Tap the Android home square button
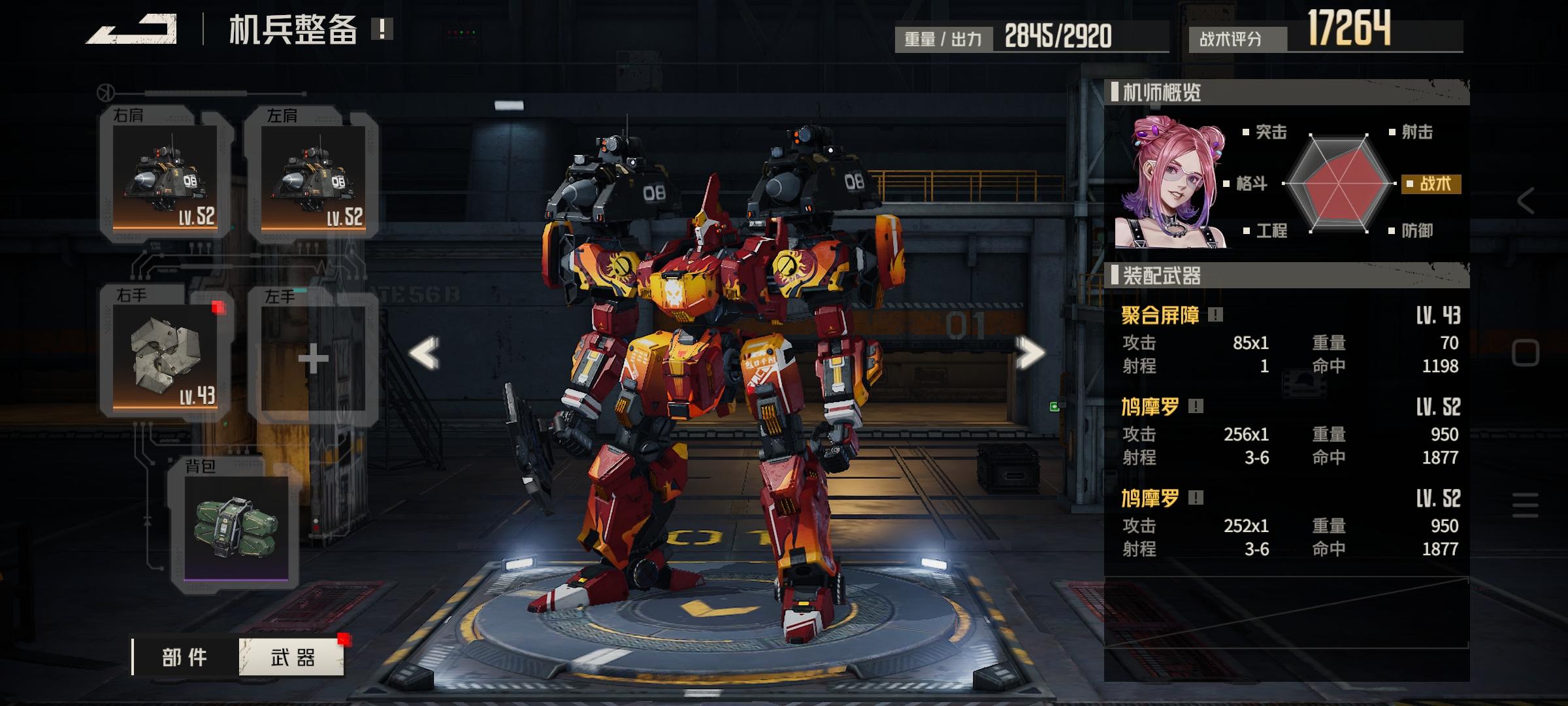Viewport: 1568px width, 706px height. tap(1526, 354)
